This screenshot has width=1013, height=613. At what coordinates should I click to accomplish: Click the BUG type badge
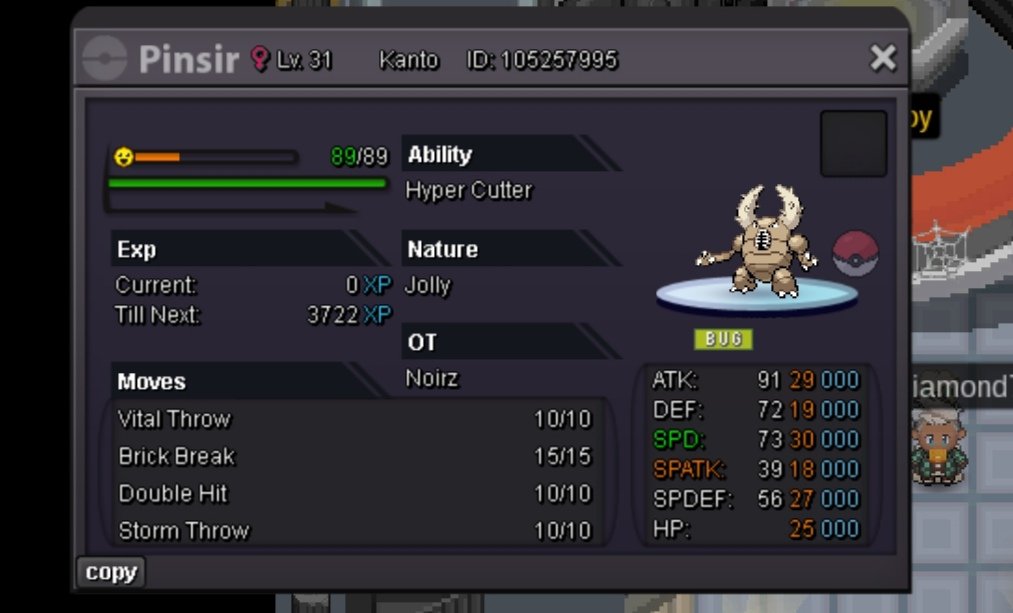(723, 339)
